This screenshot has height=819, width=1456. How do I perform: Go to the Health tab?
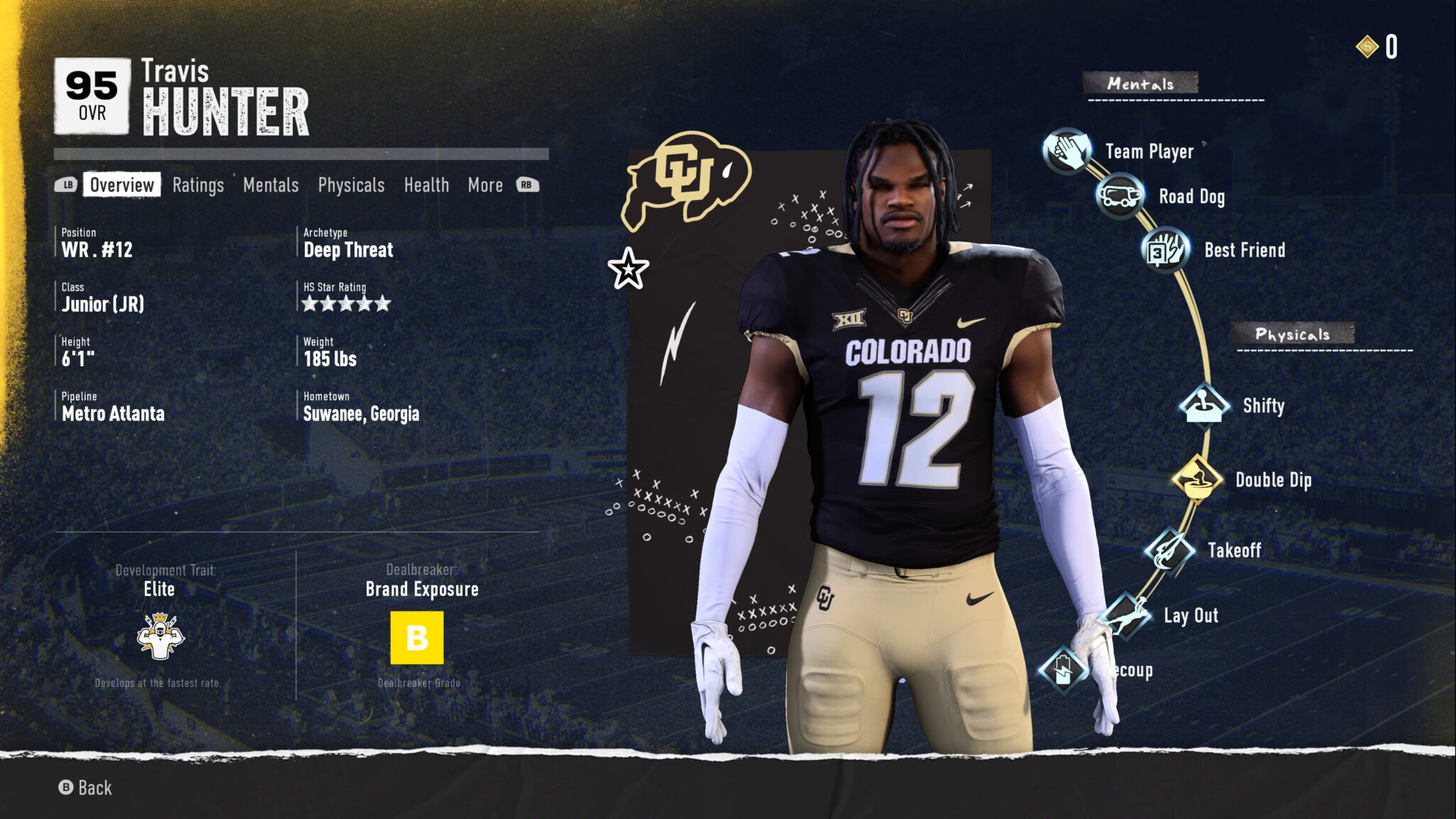tap(426, 185)
